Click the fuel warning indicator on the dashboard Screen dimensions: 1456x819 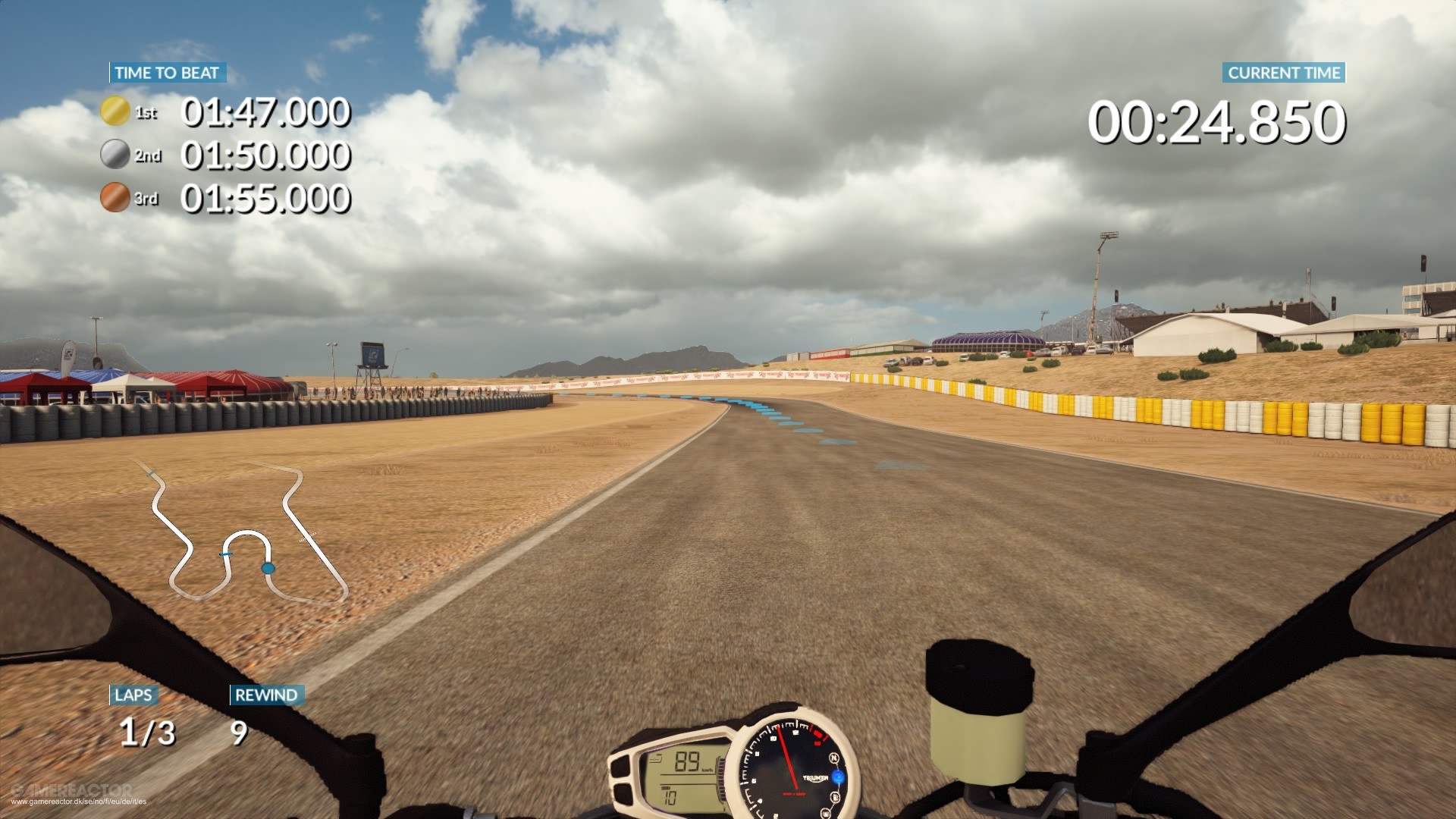pyautogui.click(x=835, y=798)
